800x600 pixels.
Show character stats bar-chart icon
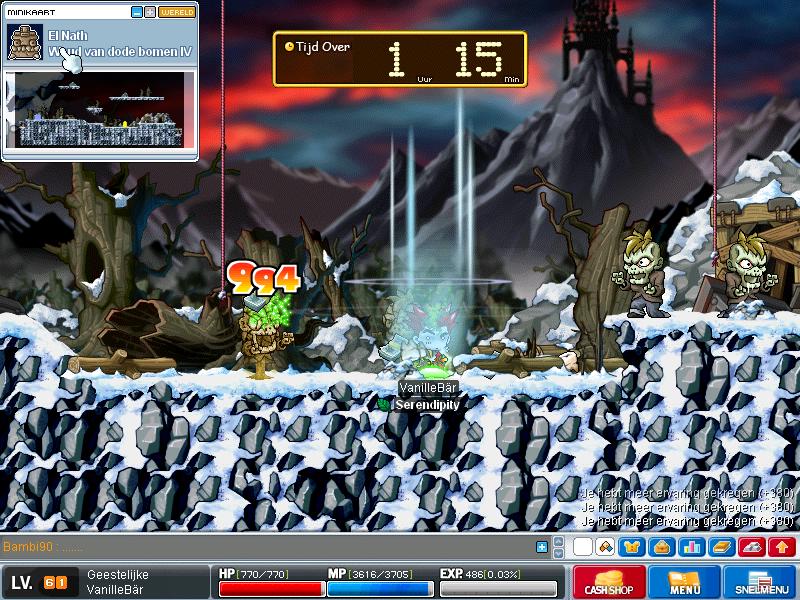coord(691,547)
